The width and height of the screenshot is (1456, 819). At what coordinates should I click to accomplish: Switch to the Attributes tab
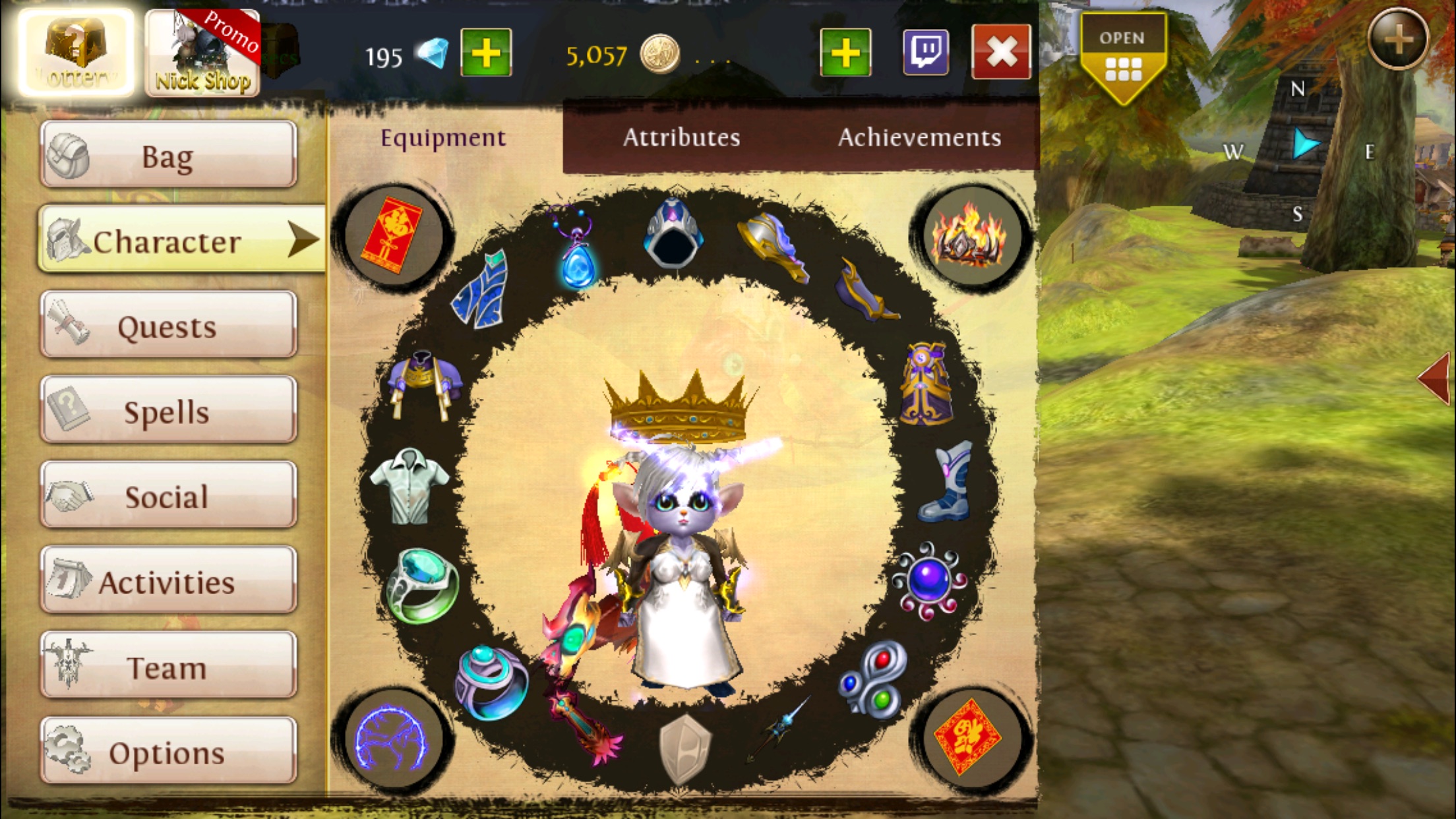tap(681, 137)
